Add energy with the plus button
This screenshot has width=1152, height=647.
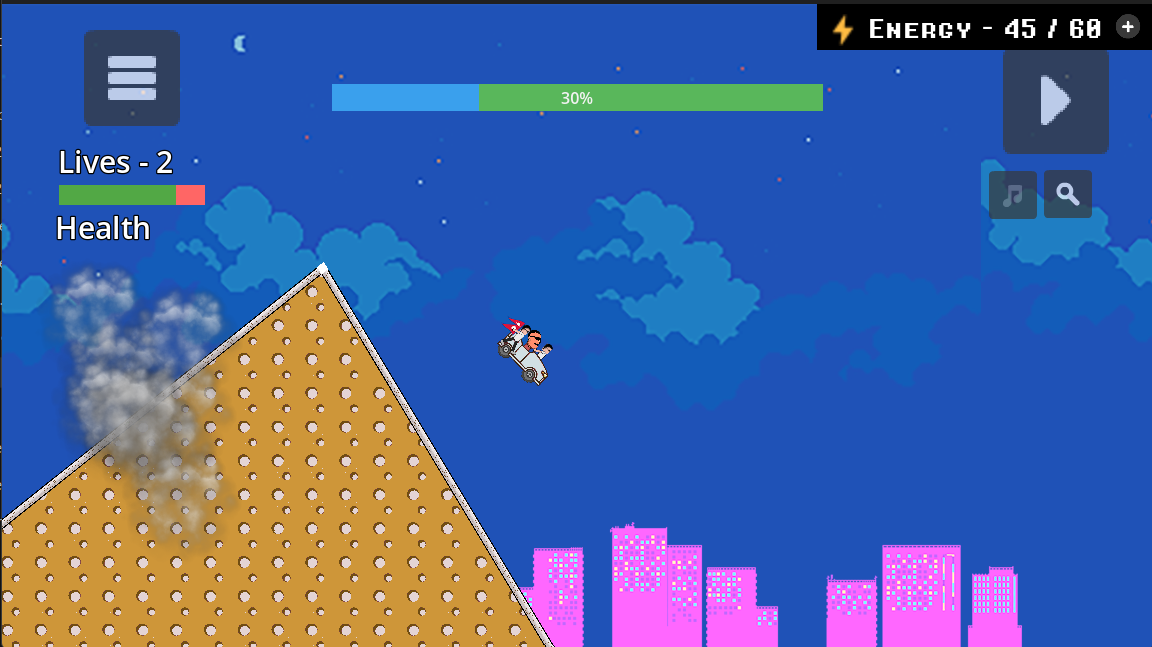[1127, 27]
